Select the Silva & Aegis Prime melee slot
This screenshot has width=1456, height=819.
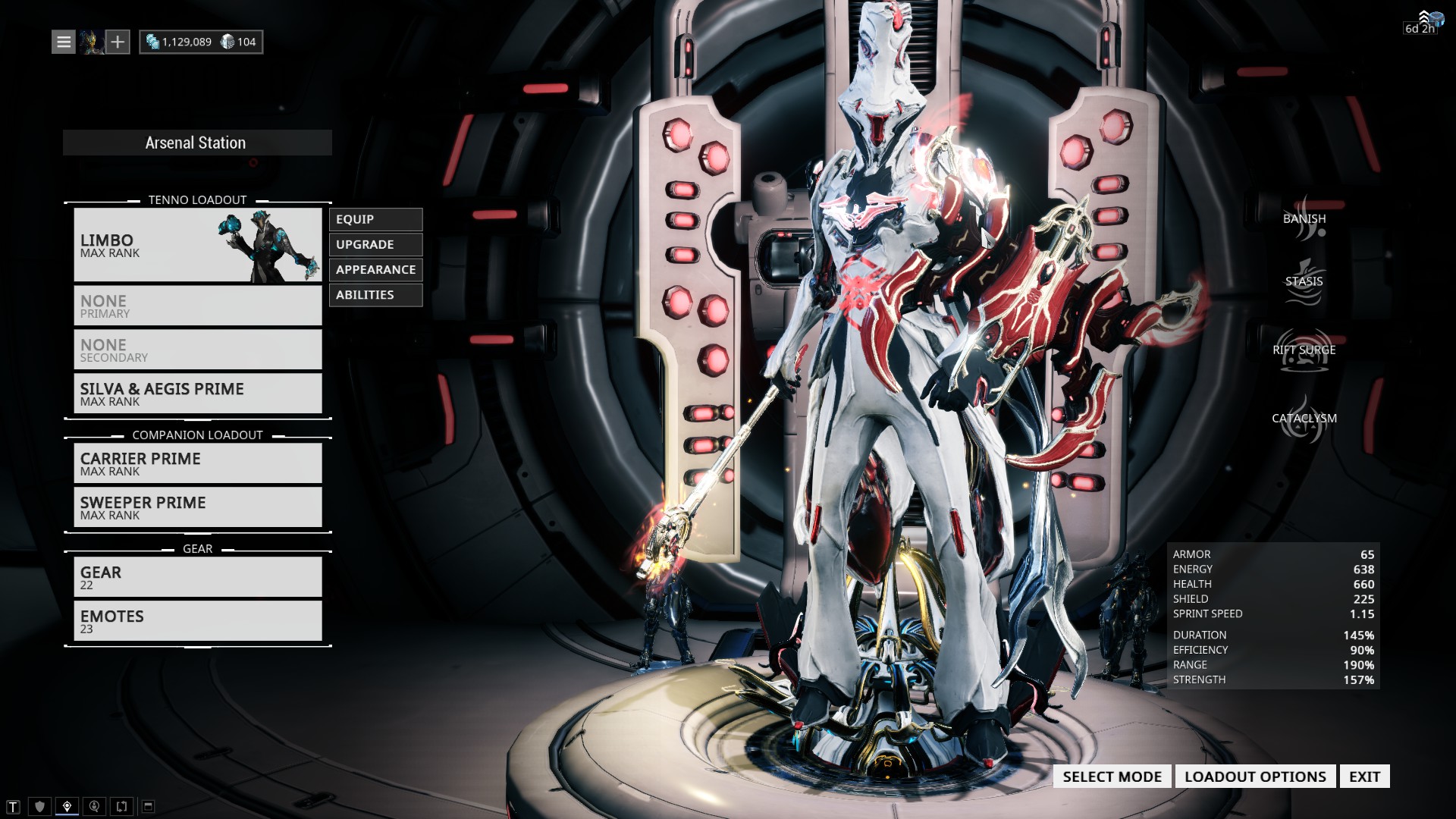pos(197,394)
